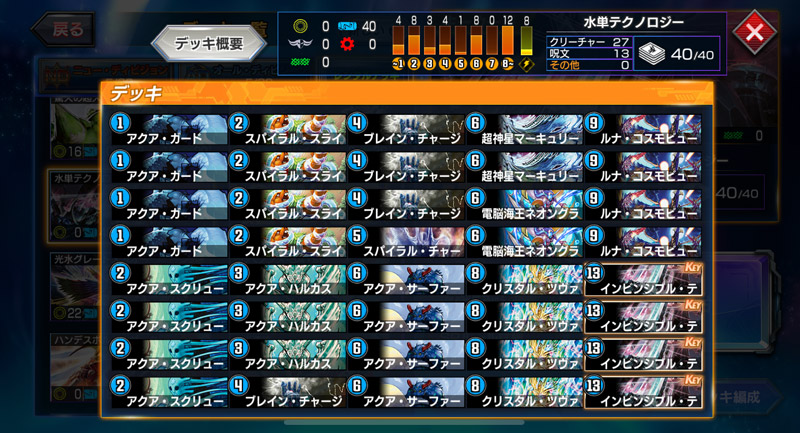Close the deck list with red X

755,31
